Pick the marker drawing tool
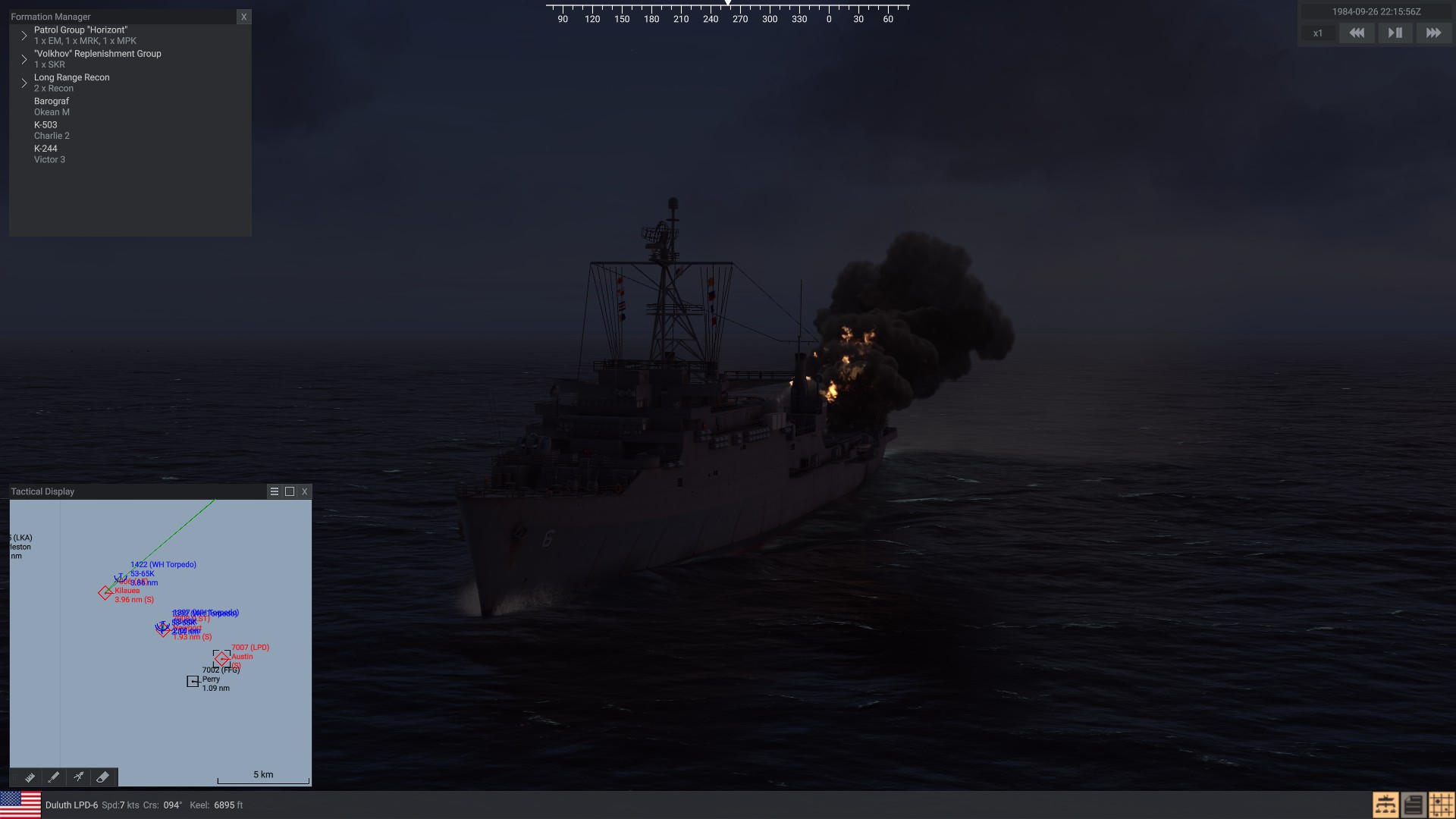Image resolution: width=1456 pixels, height=819 pixels. 54,777
